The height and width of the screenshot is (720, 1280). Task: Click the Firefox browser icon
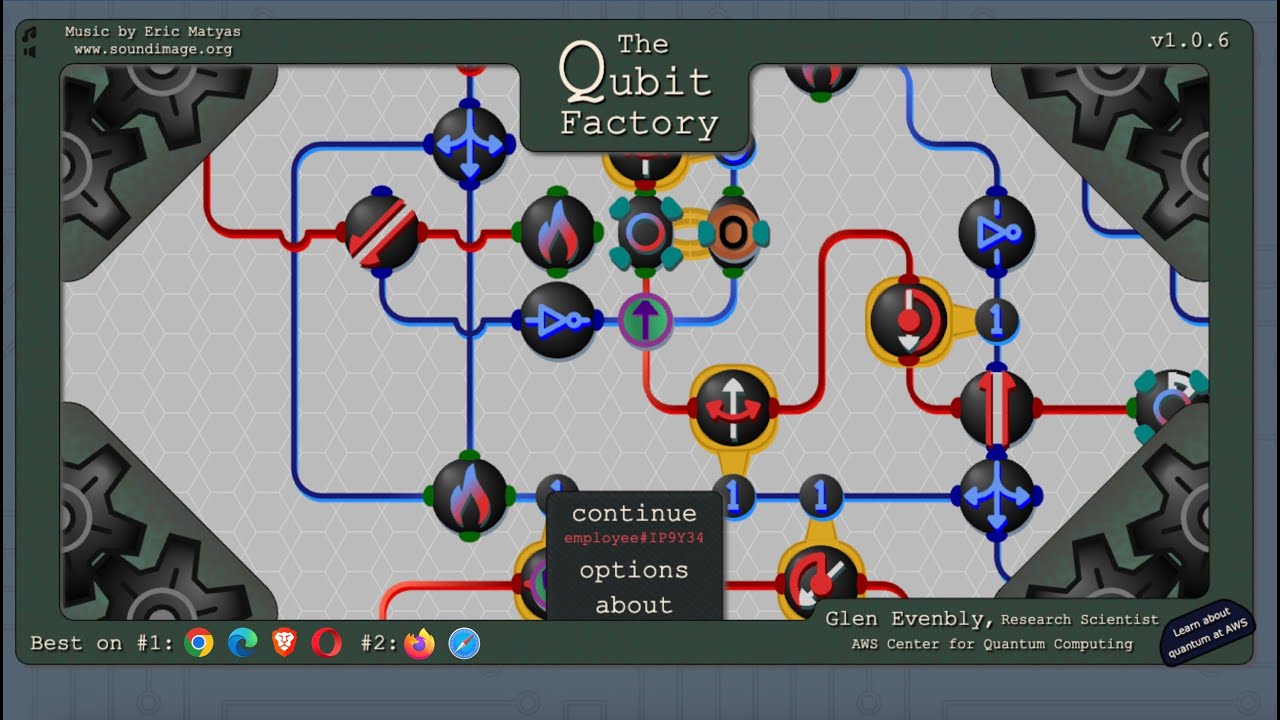[x=420, y=643]
